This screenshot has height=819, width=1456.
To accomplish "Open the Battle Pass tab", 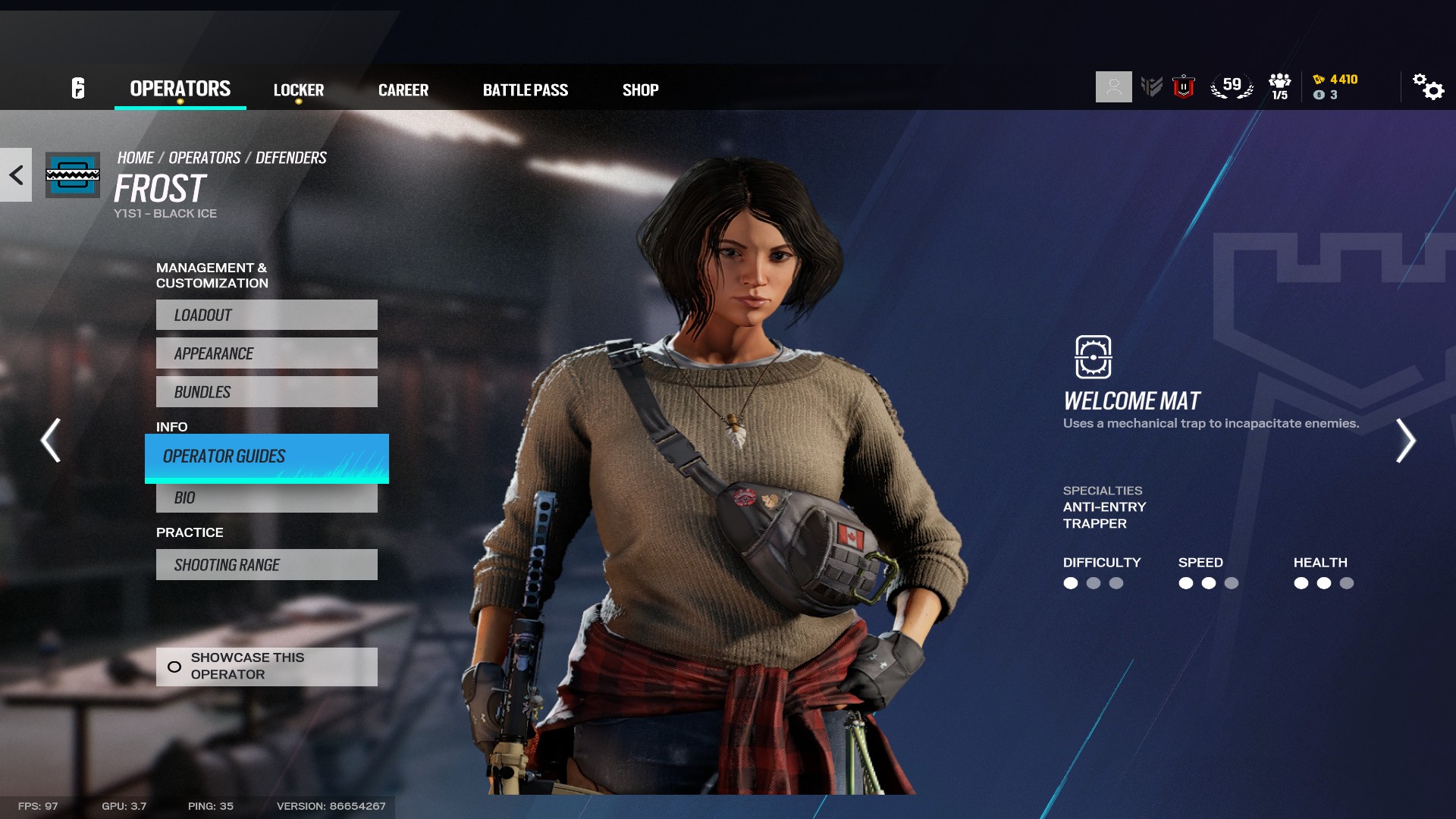I will (x=525, y=90).
